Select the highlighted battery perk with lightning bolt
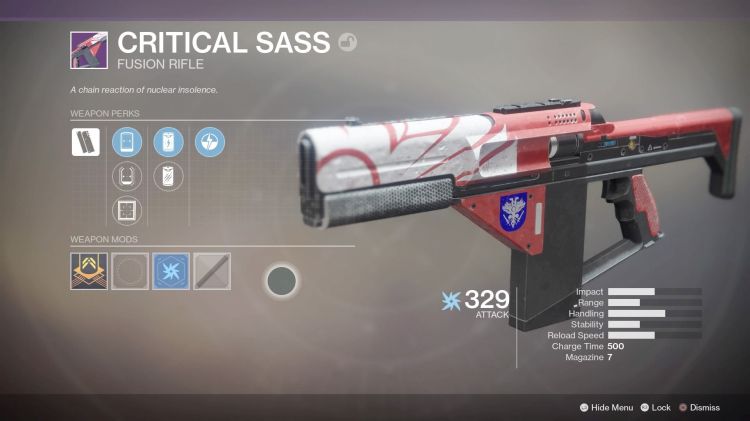 click(x=168, y=142)
